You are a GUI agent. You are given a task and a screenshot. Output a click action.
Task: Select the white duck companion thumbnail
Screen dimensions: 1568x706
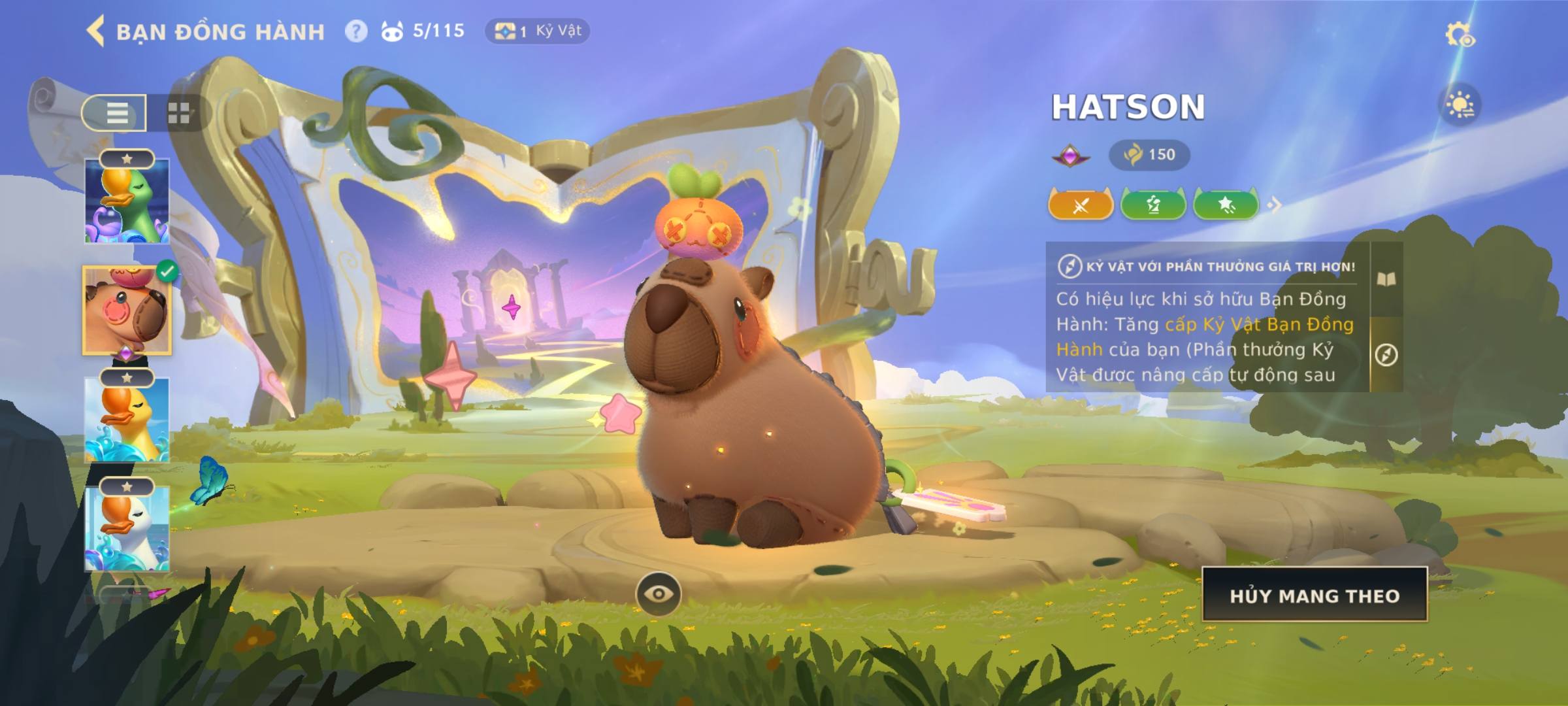click(x=127, y=528)
